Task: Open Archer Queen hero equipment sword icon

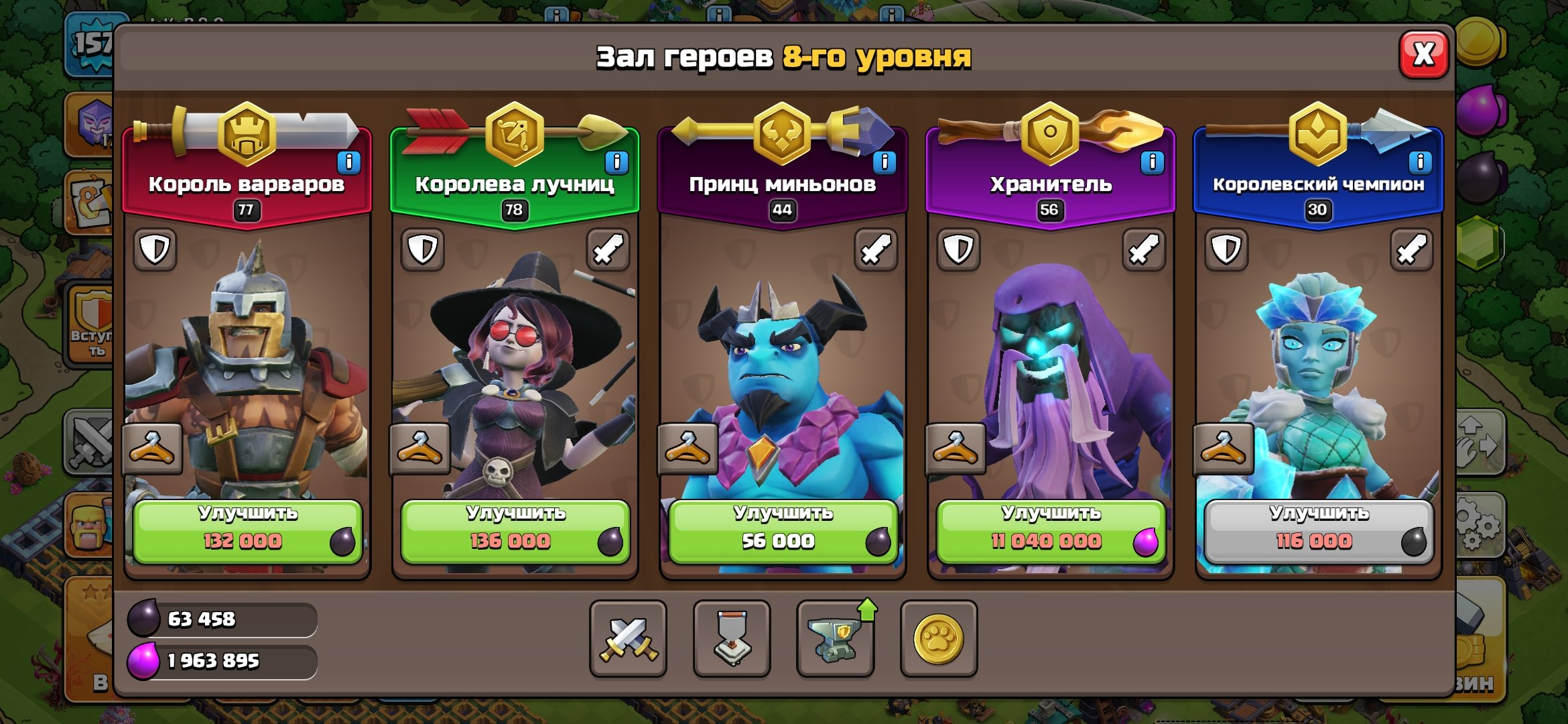Action: point(610,248)
